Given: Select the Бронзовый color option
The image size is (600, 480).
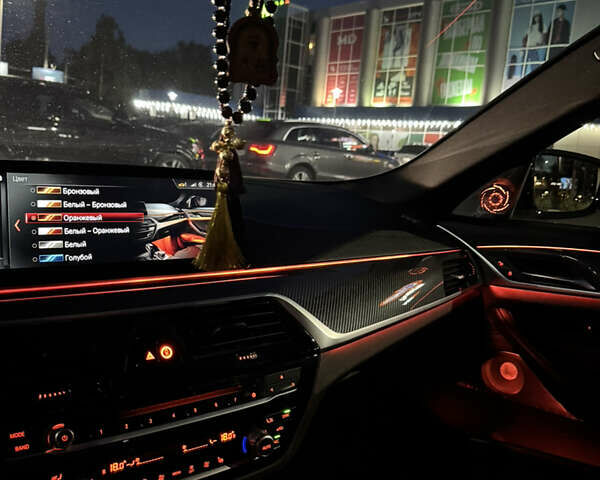Looking at the screenshot, I should pyautogui.click(x=80, y=190).
